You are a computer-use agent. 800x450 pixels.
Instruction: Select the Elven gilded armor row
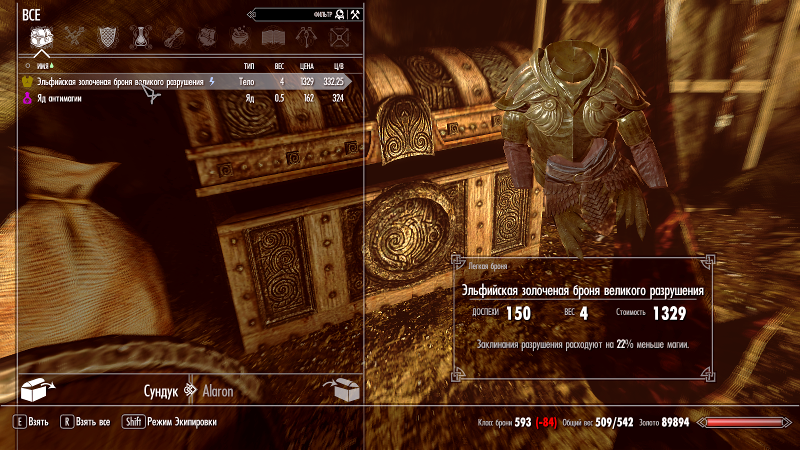[120, 81]
